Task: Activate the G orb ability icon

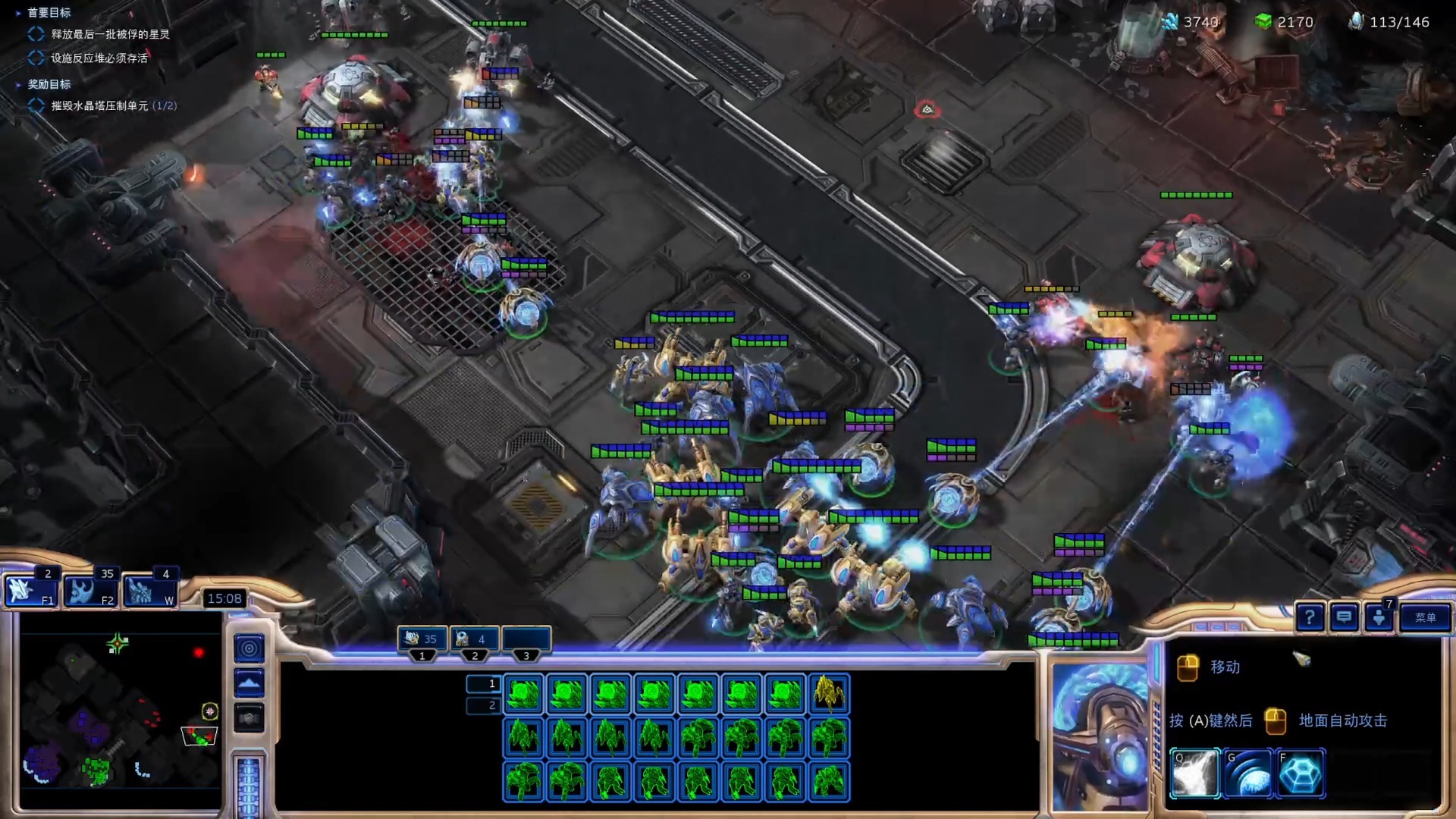Action: click(1248, 773)
